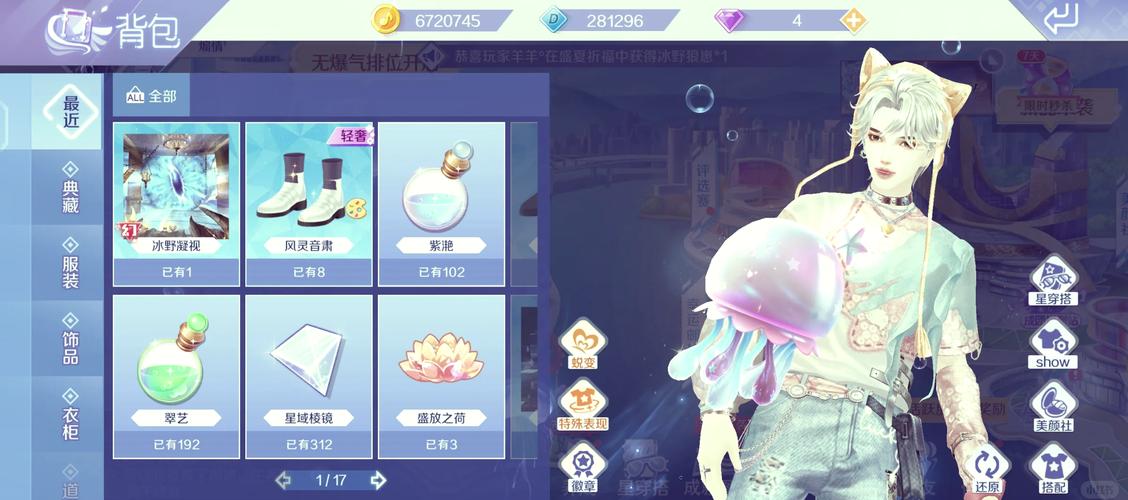This screenshot has width=1128, height=500.
Task: Select the 冰野凝视 background item
Action: pyautogui.click(x=176, y=202)
